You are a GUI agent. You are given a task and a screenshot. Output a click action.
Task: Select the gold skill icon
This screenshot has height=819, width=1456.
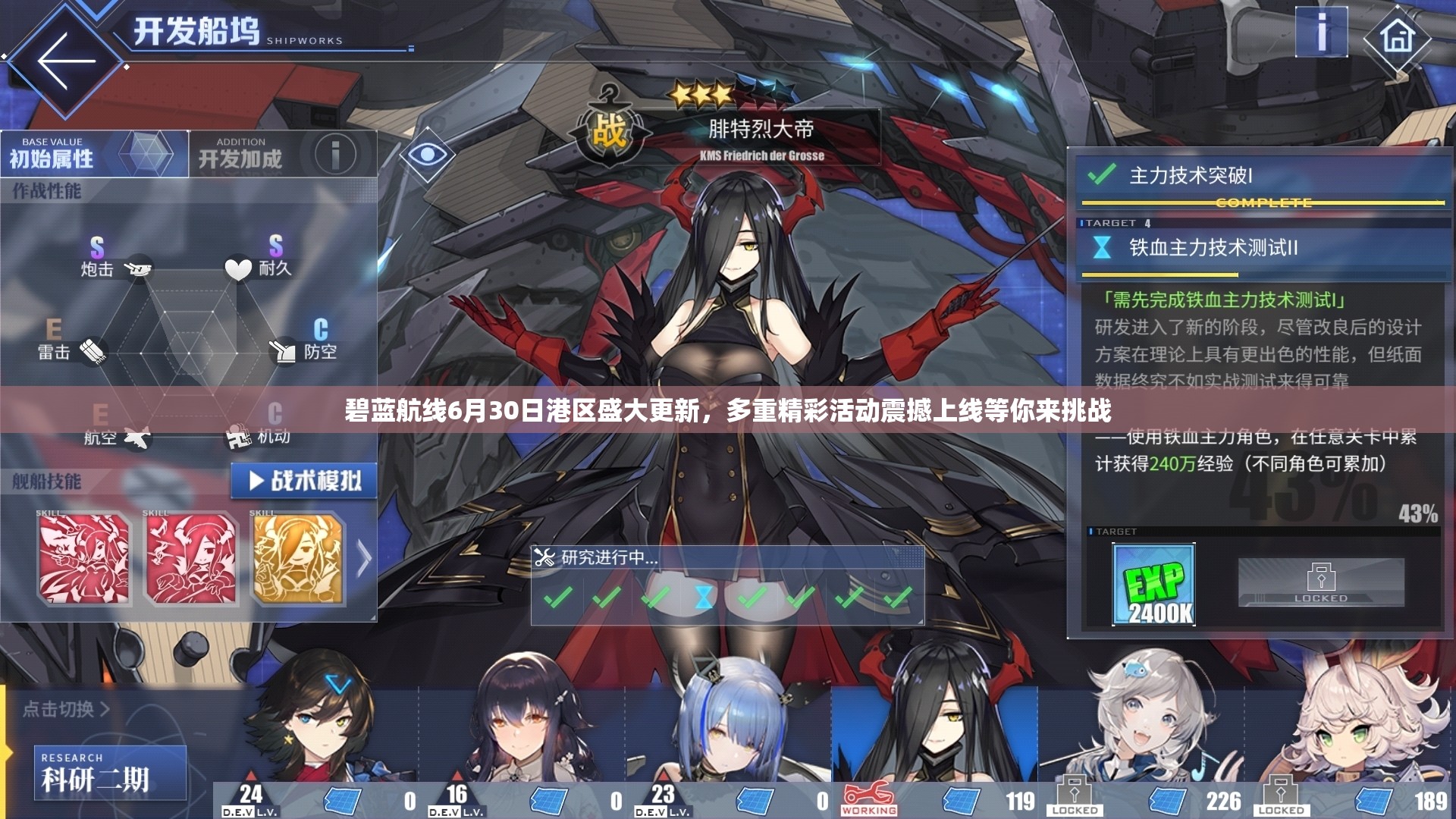pyautogui.click(x=298, y=560)
